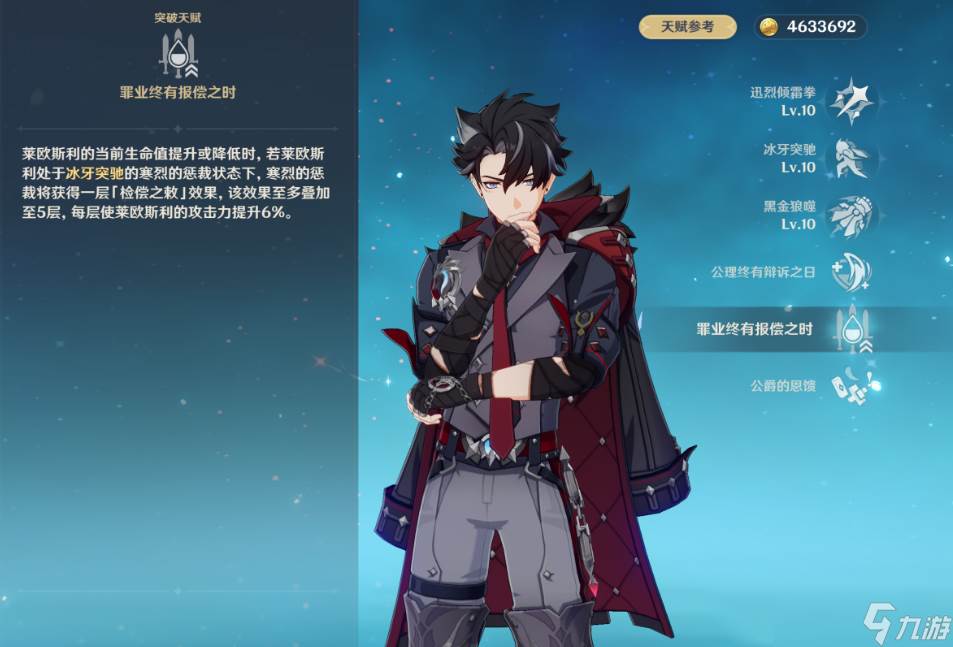Open the 天赋参考 talent reference button
The width and height of the screenshot is (953, 647).
[x=688, y=27]
